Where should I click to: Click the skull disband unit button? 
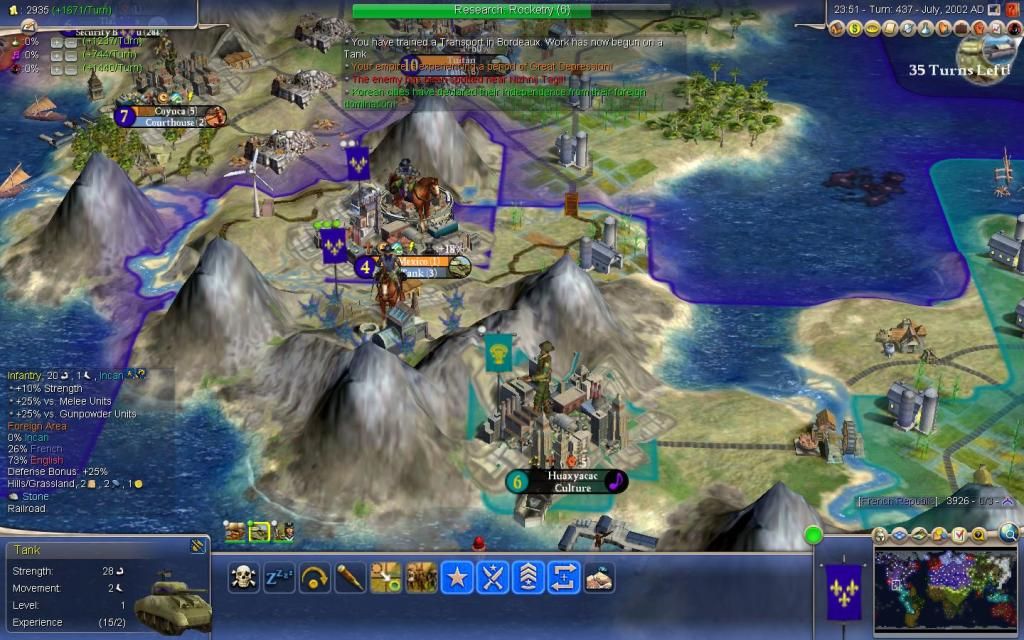click(x=243, y=577)
